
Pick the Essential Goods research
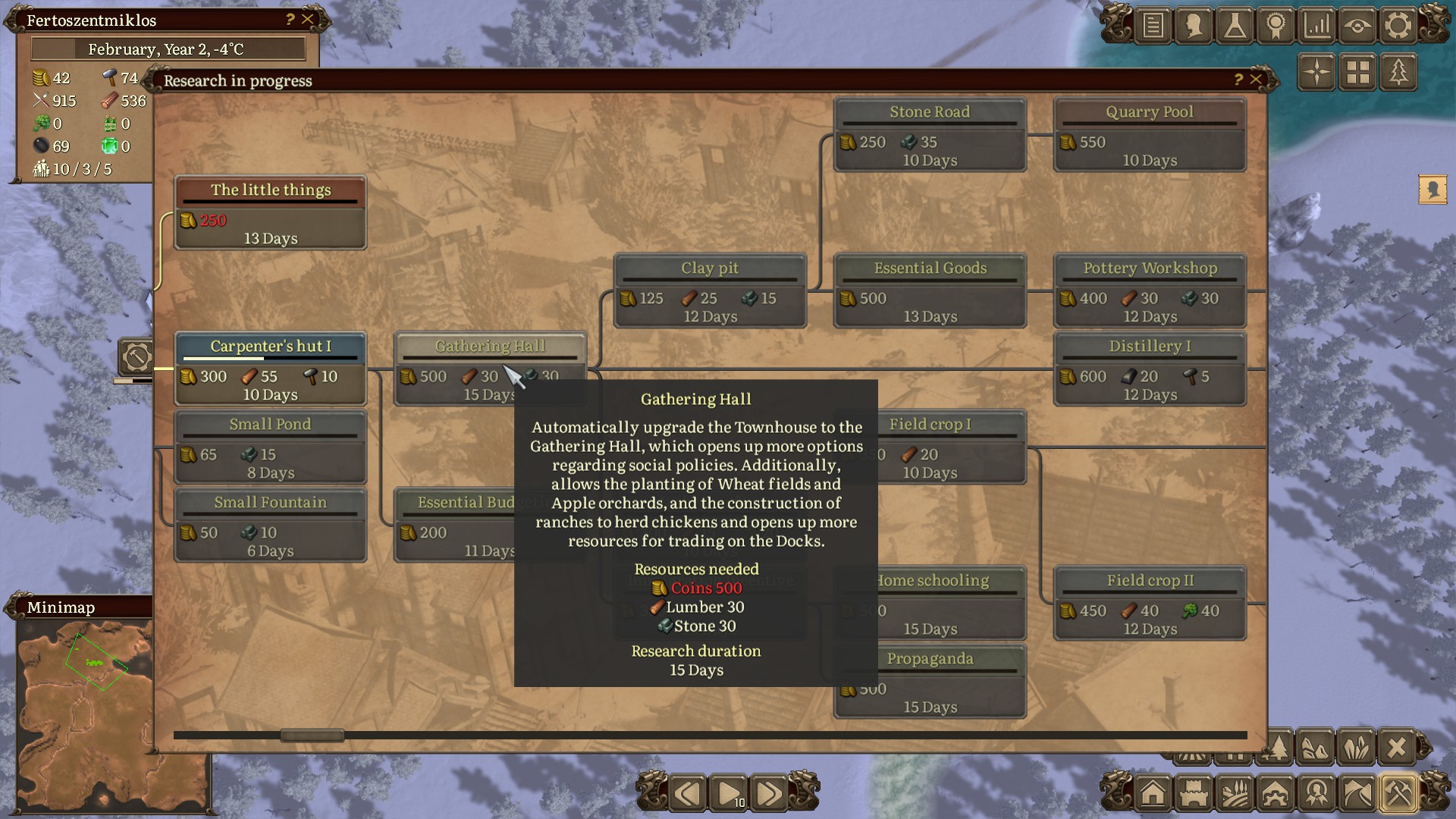click(x=930, y=291)
